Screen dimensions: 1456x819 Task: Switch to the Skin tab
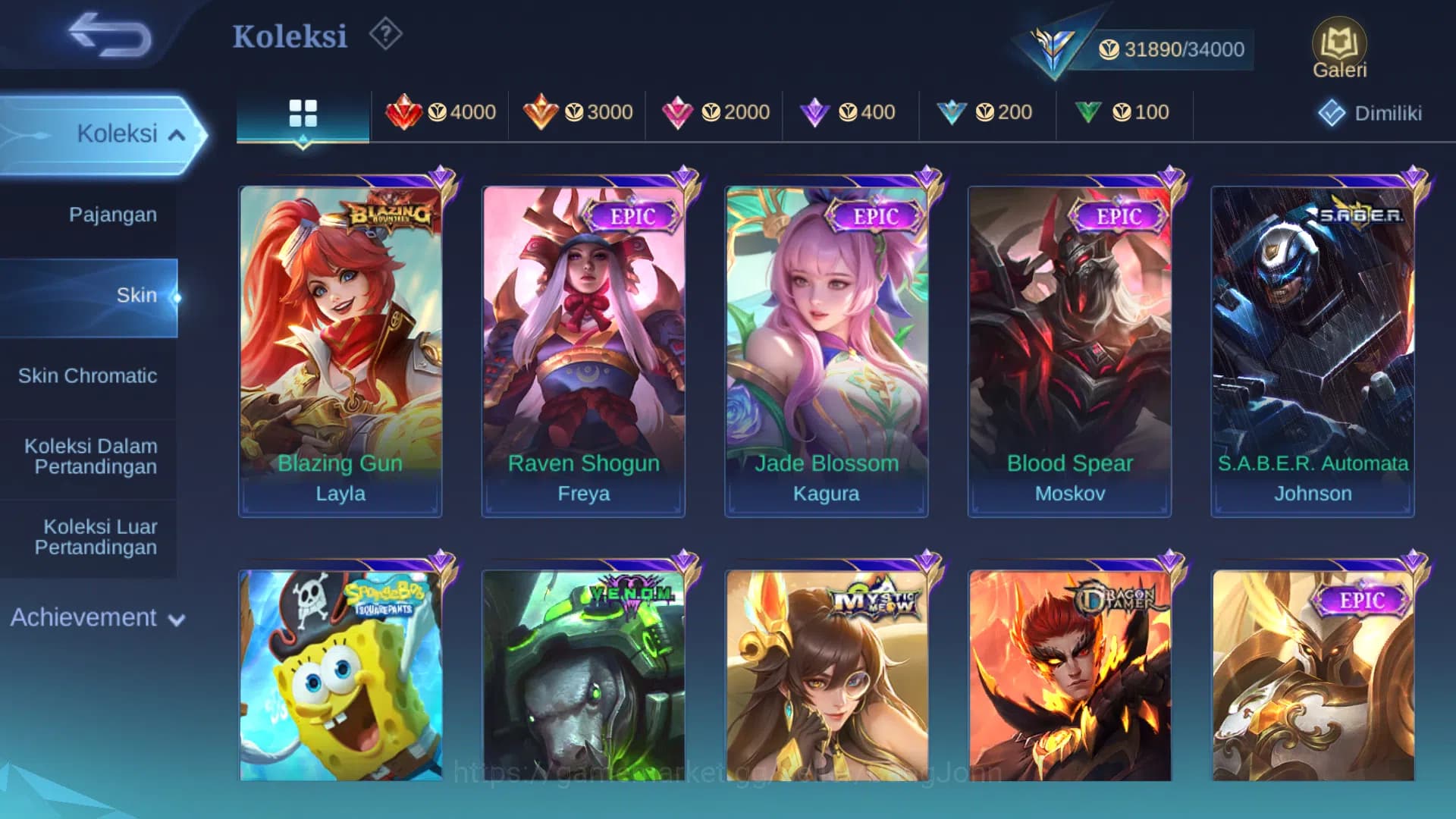pyautogui.click(x=136, y=295)
